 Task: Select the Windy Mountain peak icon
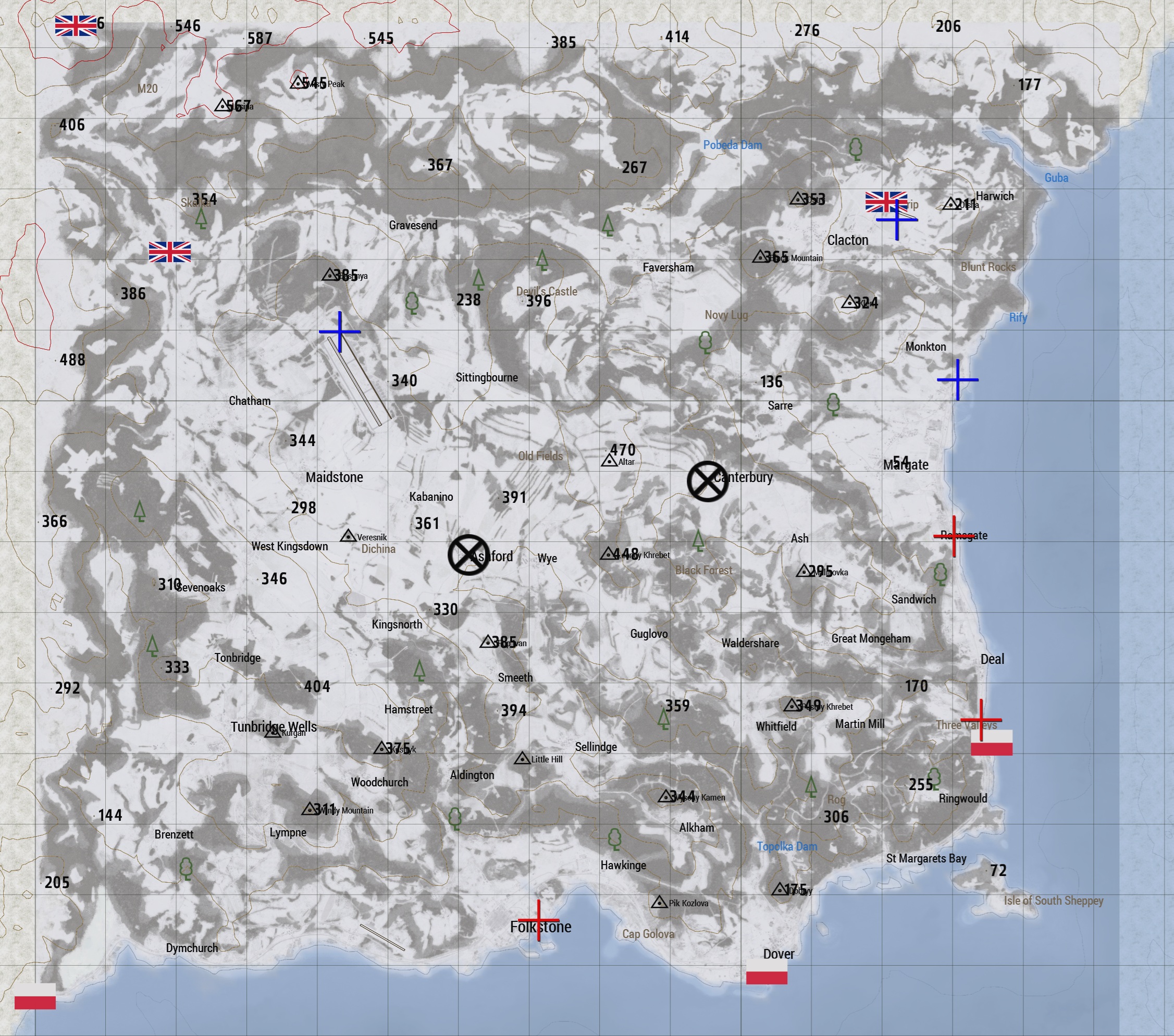pos(309,809)
